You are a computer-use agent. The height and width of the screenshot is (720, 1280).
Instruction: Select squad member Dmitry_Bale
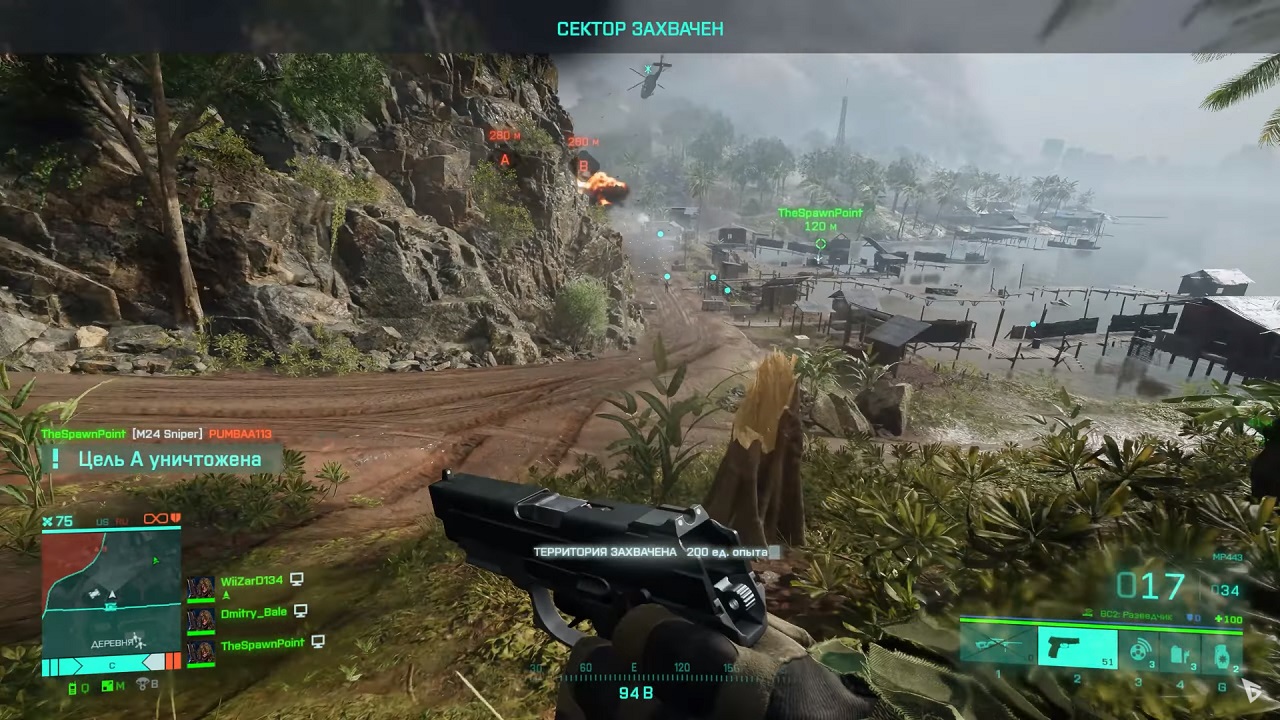[253, 611]
